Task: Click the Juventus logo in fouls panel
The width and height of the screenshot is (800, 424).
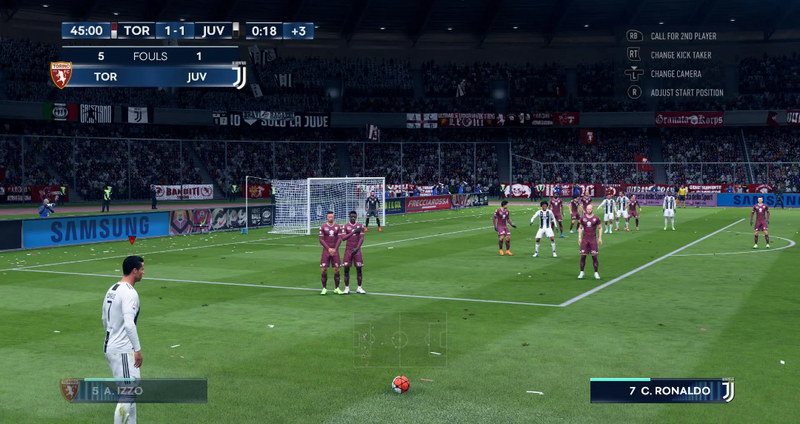Action: click(x=239, y=75)
